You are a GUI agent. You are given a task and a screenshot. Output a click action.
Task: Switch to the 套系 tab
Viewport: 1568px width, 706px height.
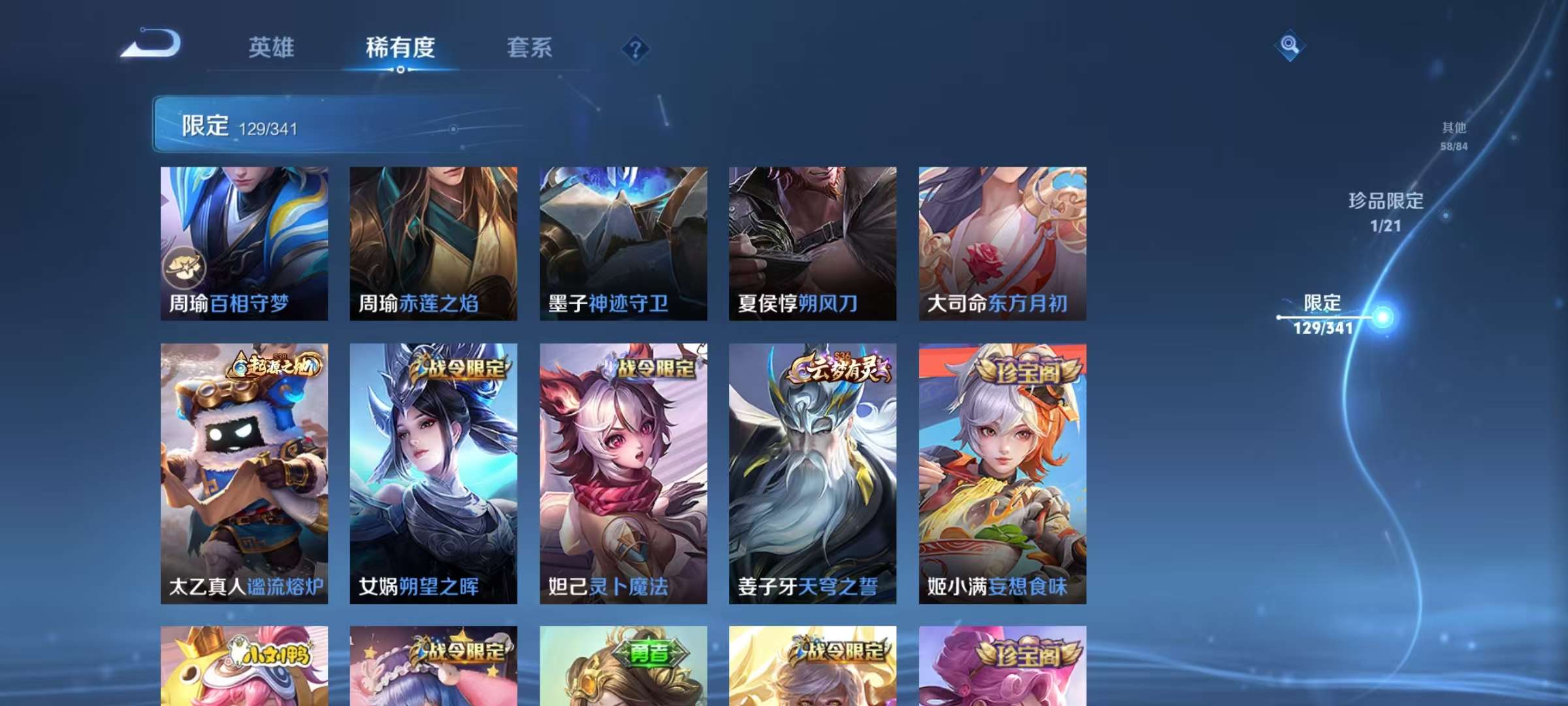530,47
